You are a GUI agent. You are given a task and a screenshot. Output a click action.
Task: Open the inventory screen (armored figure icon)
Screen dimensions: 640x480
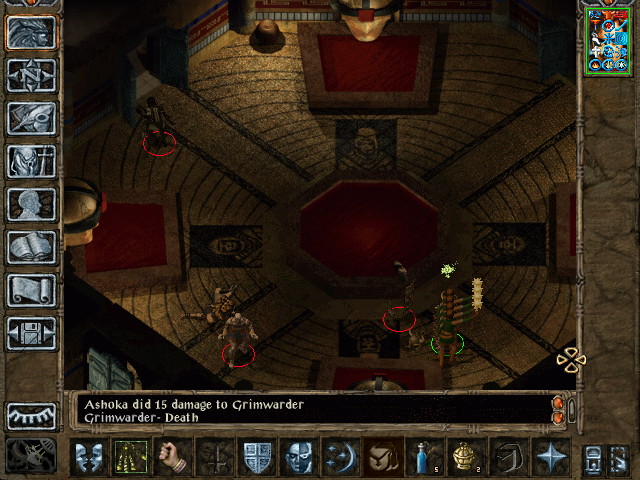pos(31,161)
